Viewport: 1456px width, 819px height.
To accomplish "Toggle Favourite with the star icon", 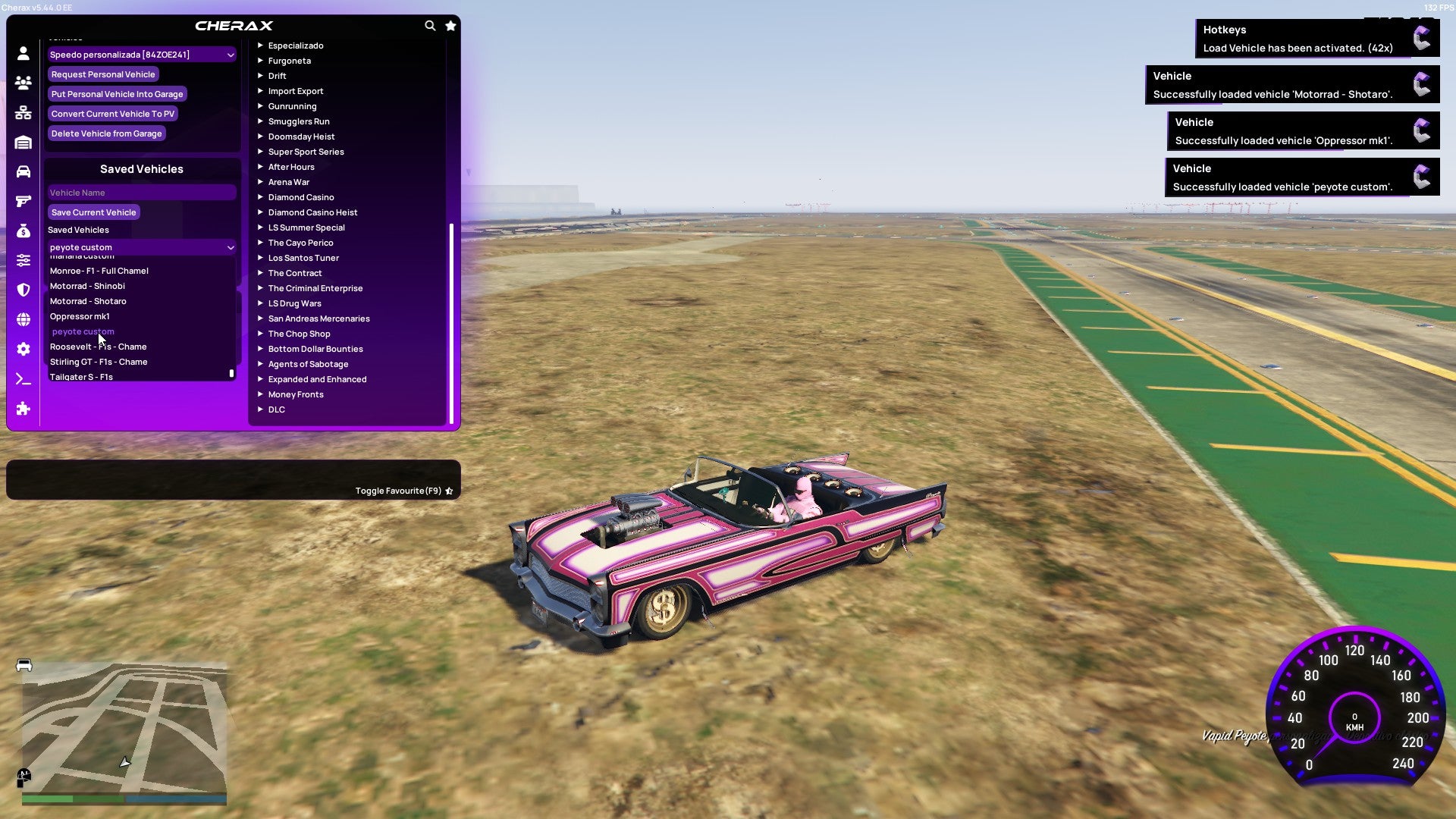I will (449, 491).
